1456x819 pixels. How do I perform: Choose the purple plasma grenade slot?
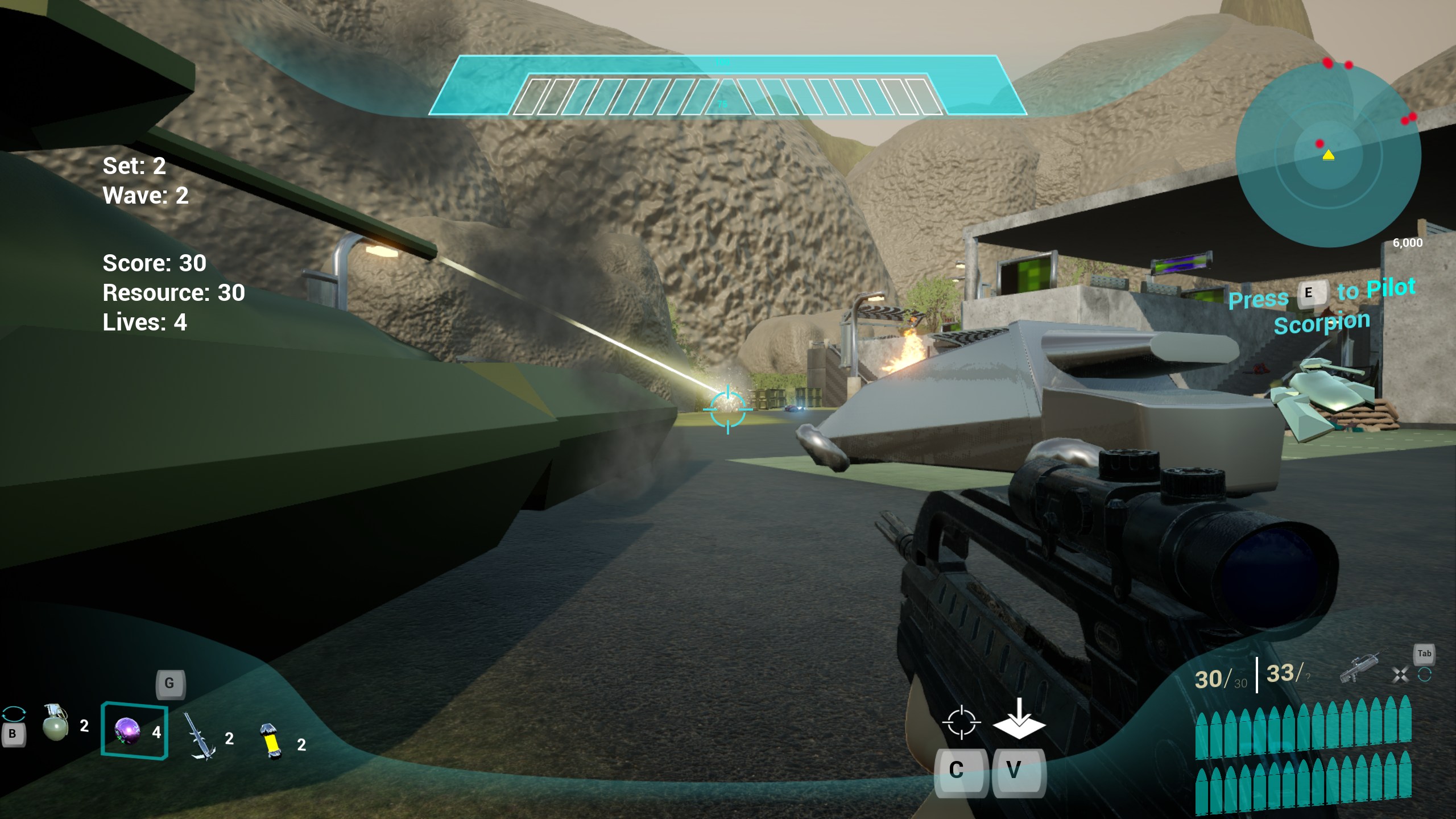[127, 731]
